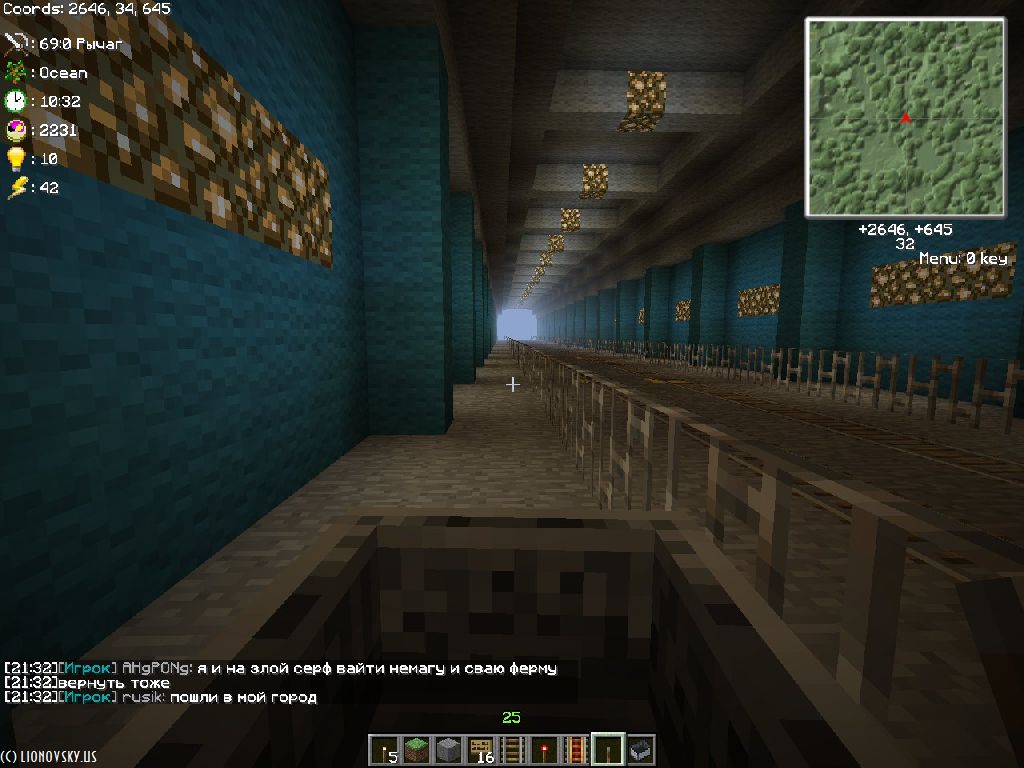The width and height of the screenshot is (1024, 768).
Task: Select the torch stack in the hotbar
Action: pyautogui.click(x=383, y=749)
